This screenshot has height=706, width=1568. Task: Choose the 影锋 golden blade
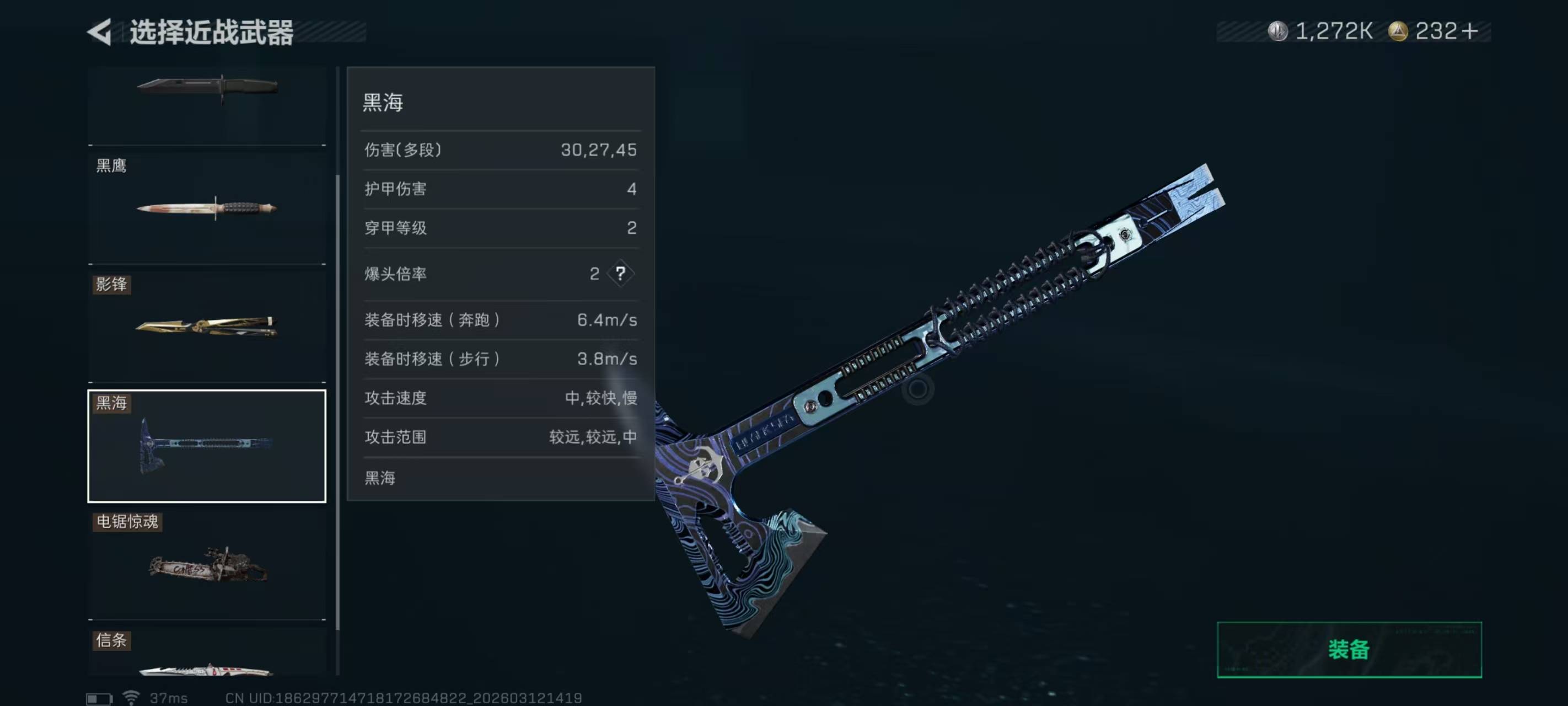(x=207, y=326)
